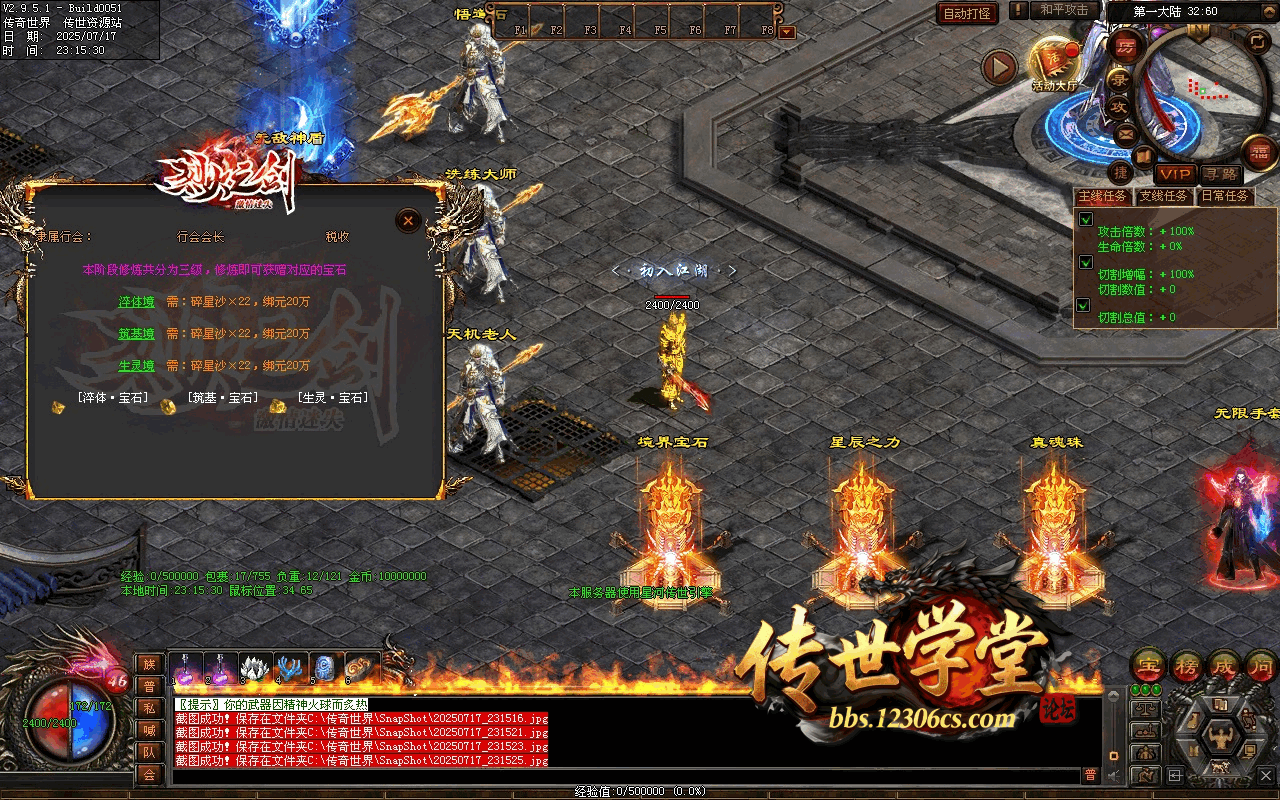Change the 和平攻击 attack mode
Viewport: 1280px width, 800px height.
click(x=1064, y=10)
